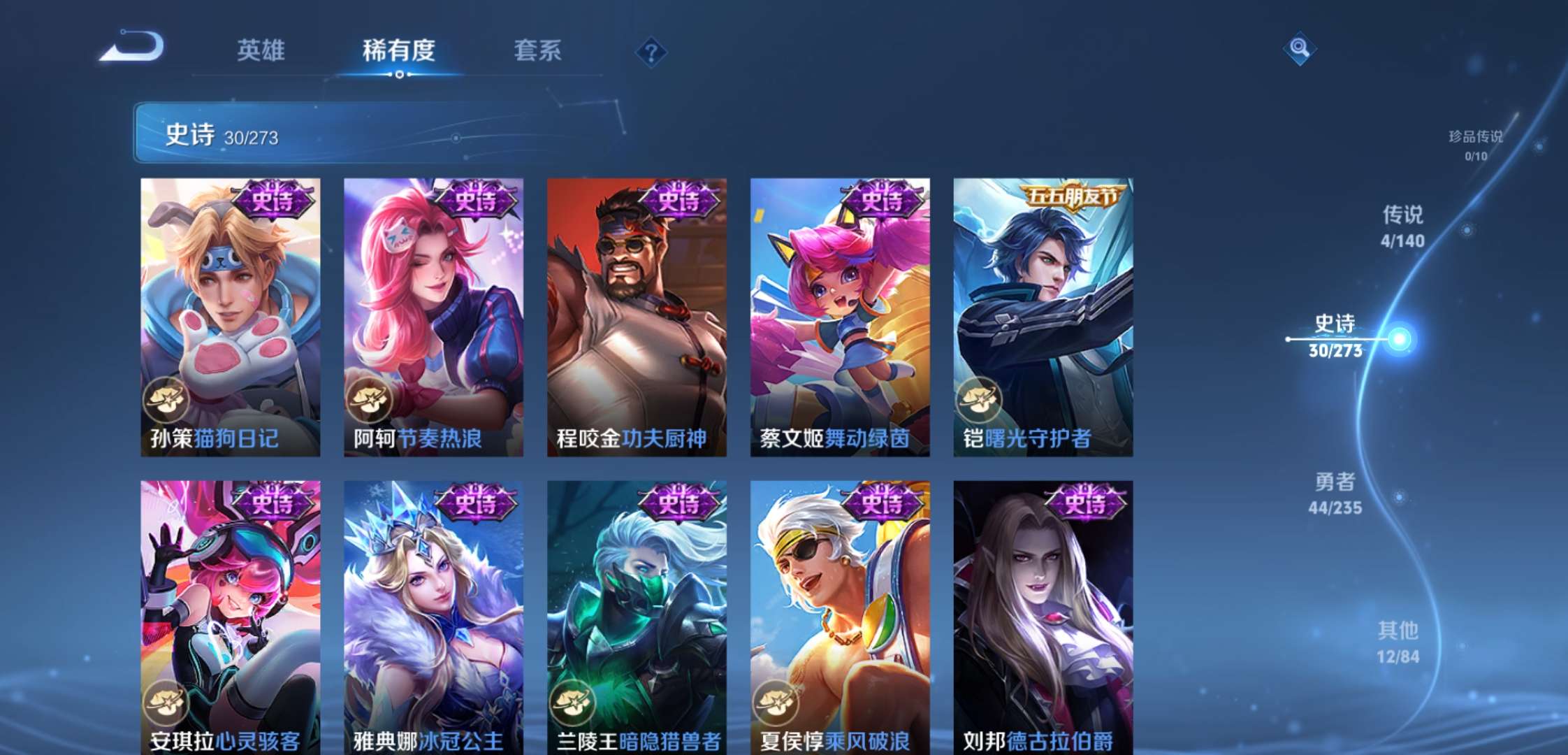Switch to the 套系 tab
The height and width of the screenshot is (755, 1568).
(539, 50)
